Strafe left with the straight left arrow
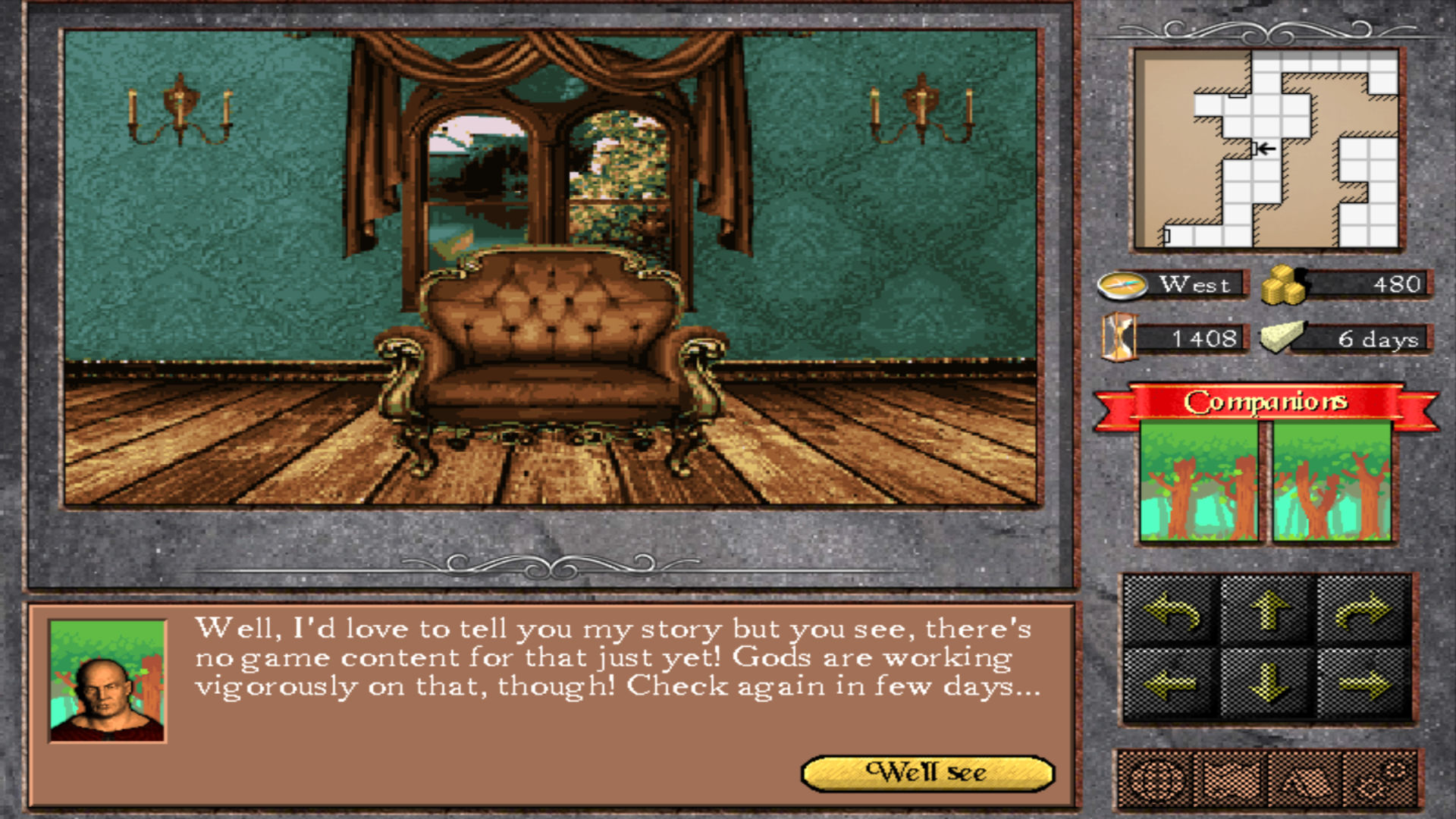1456x819 pixels. click(1172, 685)
